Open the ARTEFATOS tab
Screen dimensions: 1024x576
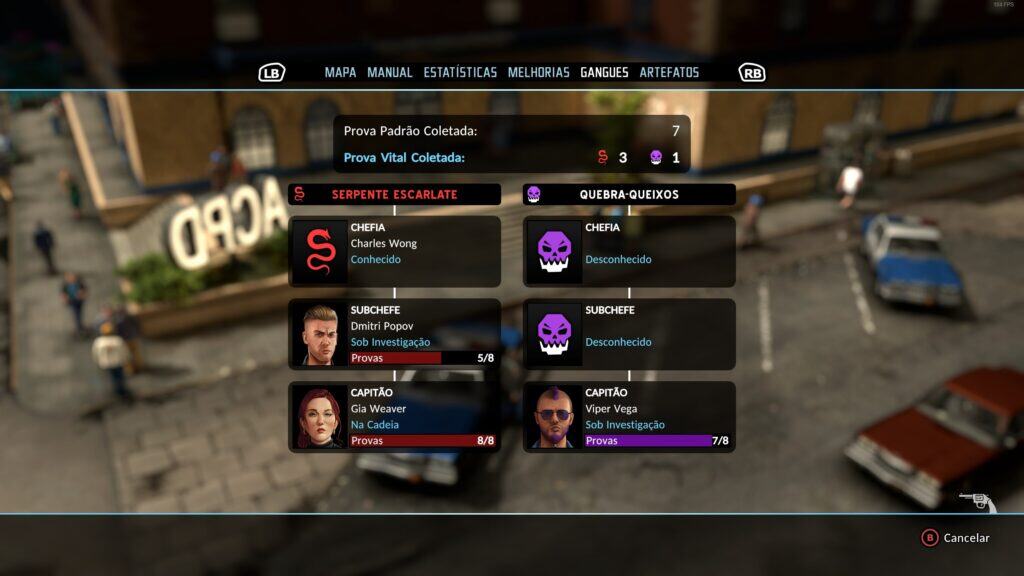[x=669, y=72]
